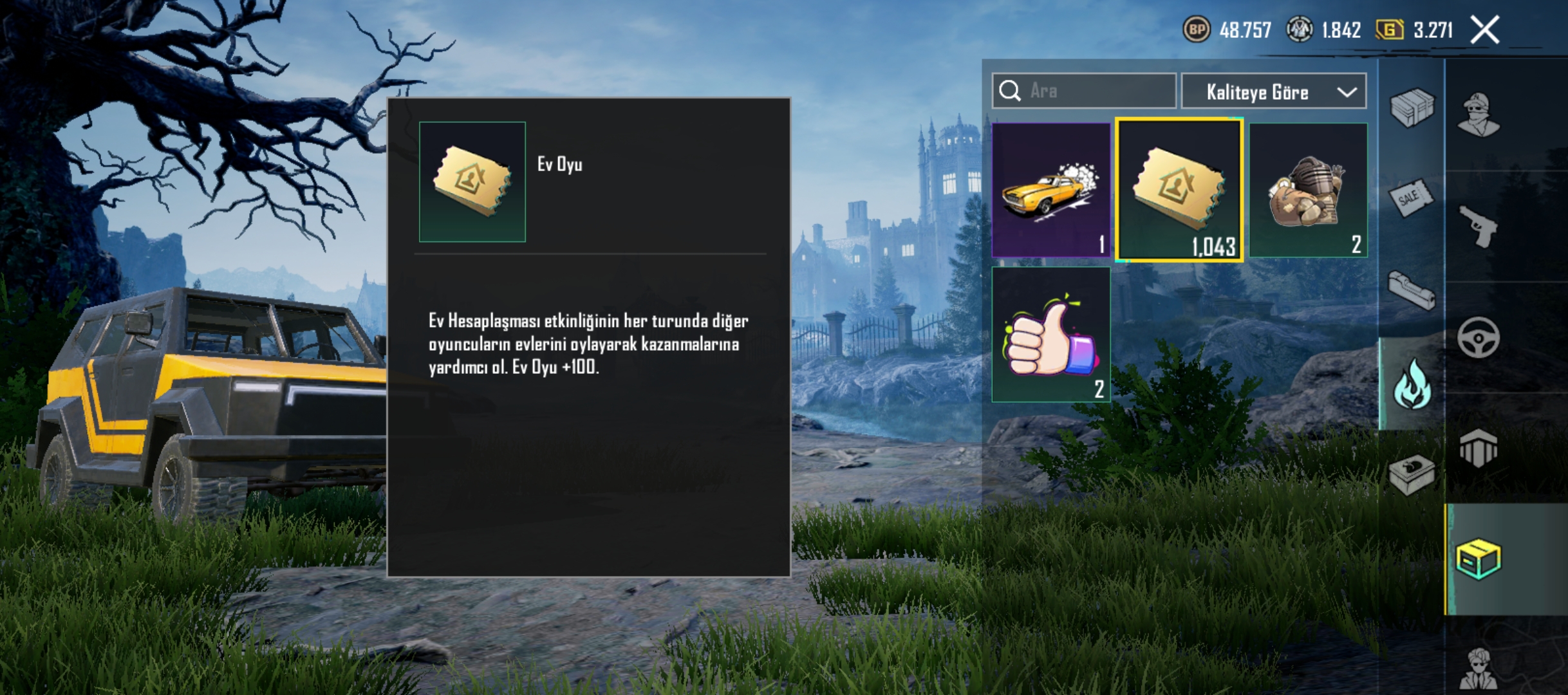This screenshot has width=1568, height=695.
Task: Choose the thumbs-up emote item
Action: tap(1050, 335)
